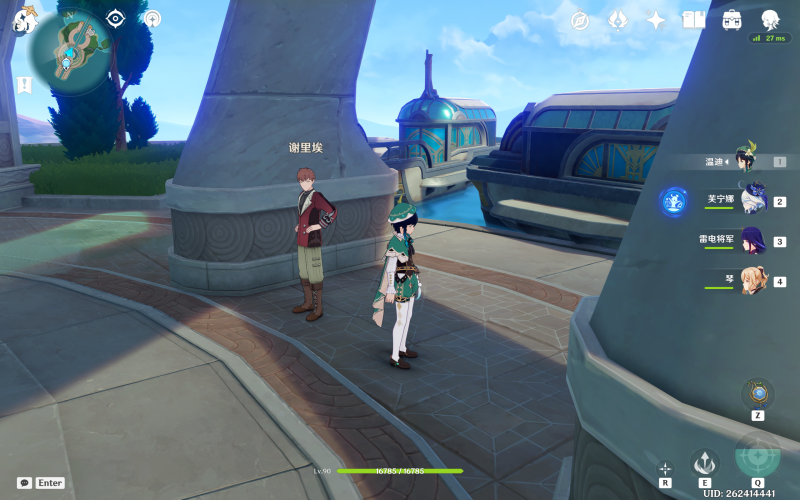Screen dimensions: 800x500
Task: Activate the small crosshair aim icon
Action: point(665,468)
